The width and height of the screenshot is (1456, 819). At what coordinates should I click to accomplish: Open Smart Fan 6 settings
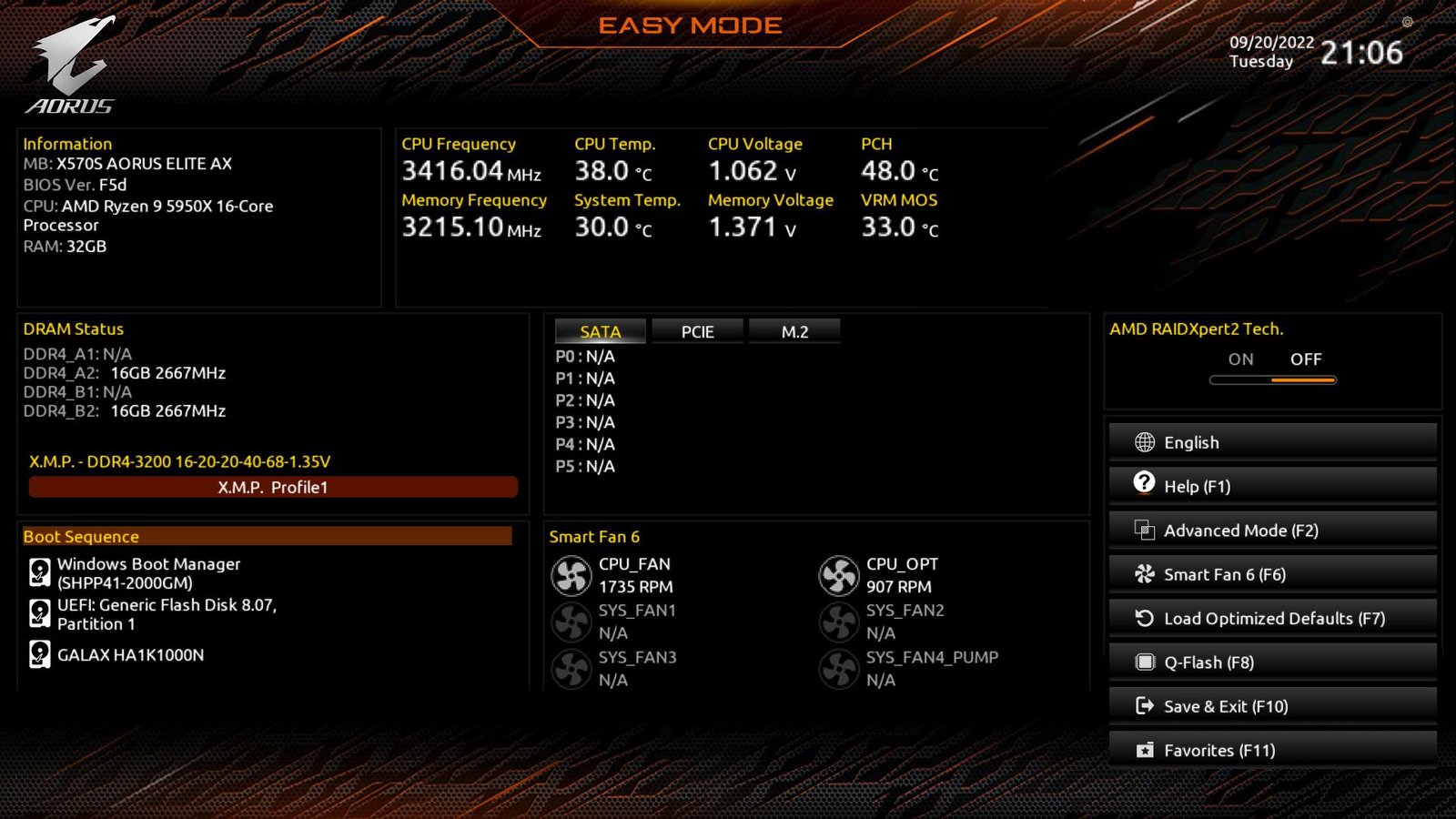(1226, 574)
